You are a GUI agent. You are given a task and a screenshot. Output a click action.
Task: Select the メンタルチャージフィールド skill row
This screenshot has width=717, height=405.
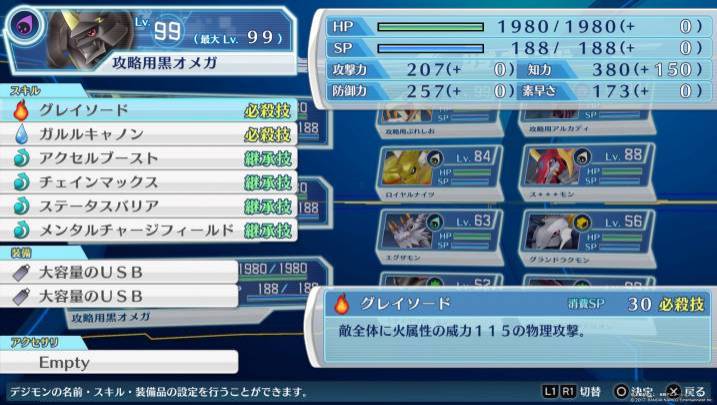pyautogui.click(x=150, y=230)
